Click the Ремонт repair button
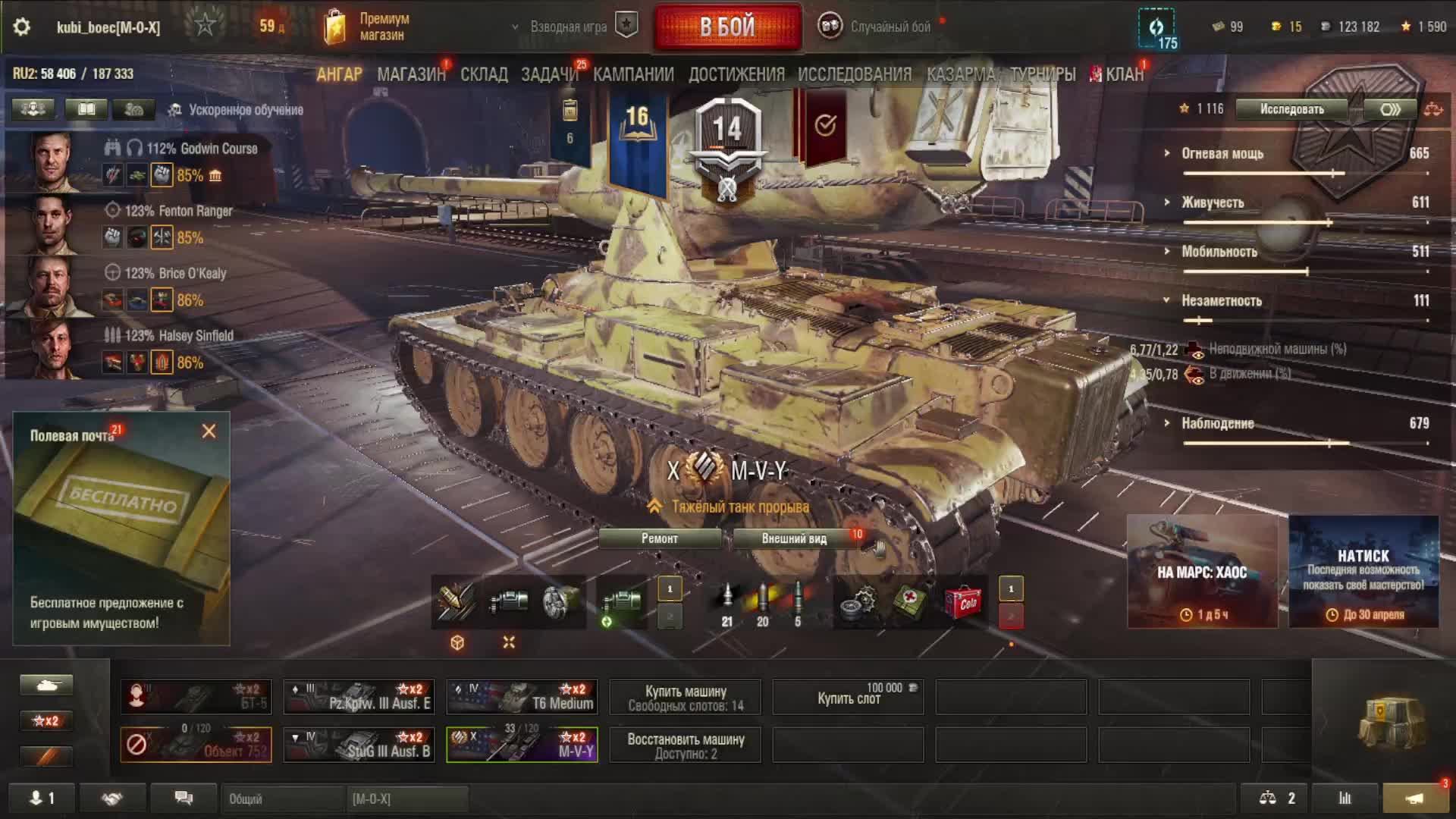This screenshot has width=1456, height=819. (660, 538)
